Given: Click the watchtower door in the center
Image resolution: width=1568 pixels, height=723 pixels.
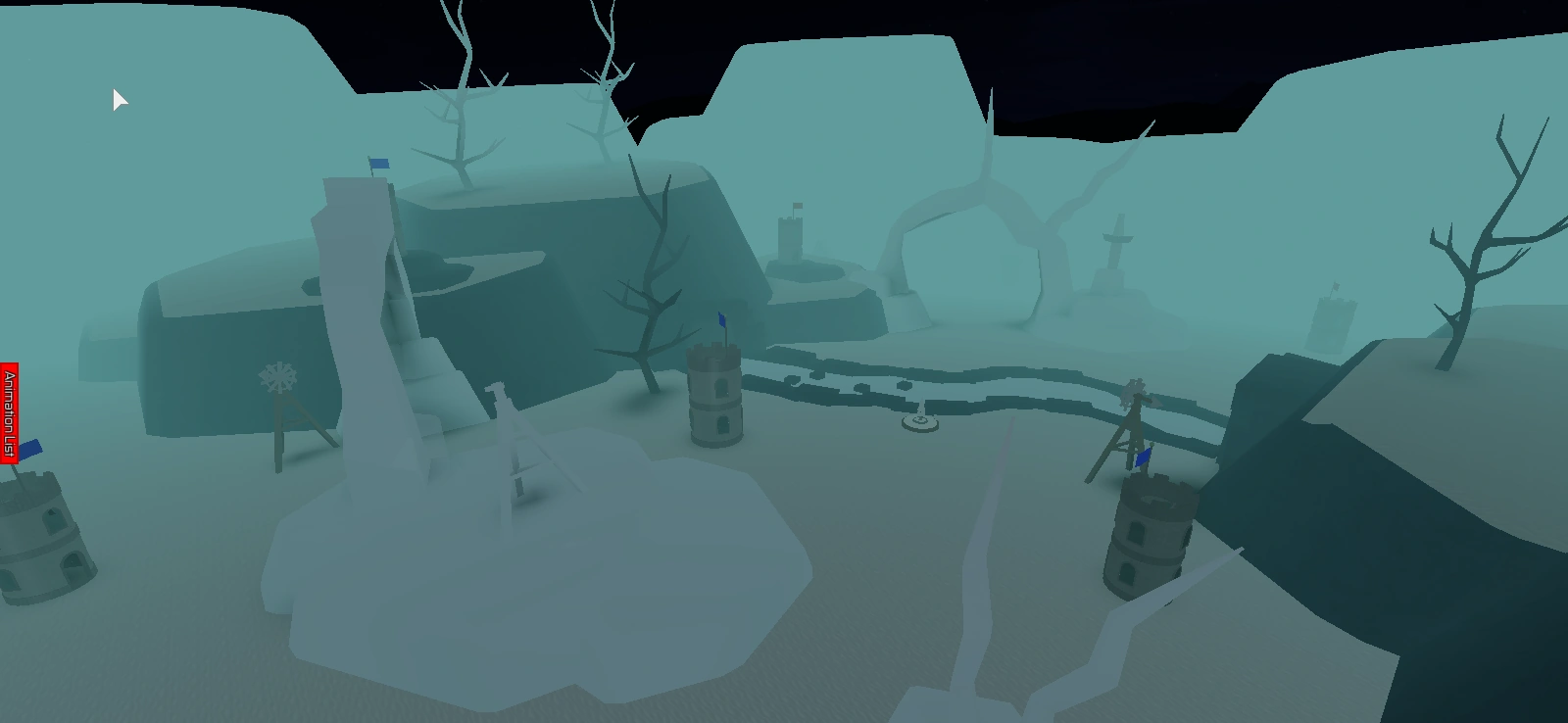Looking at the screenshot, I should tap(722, 426).
